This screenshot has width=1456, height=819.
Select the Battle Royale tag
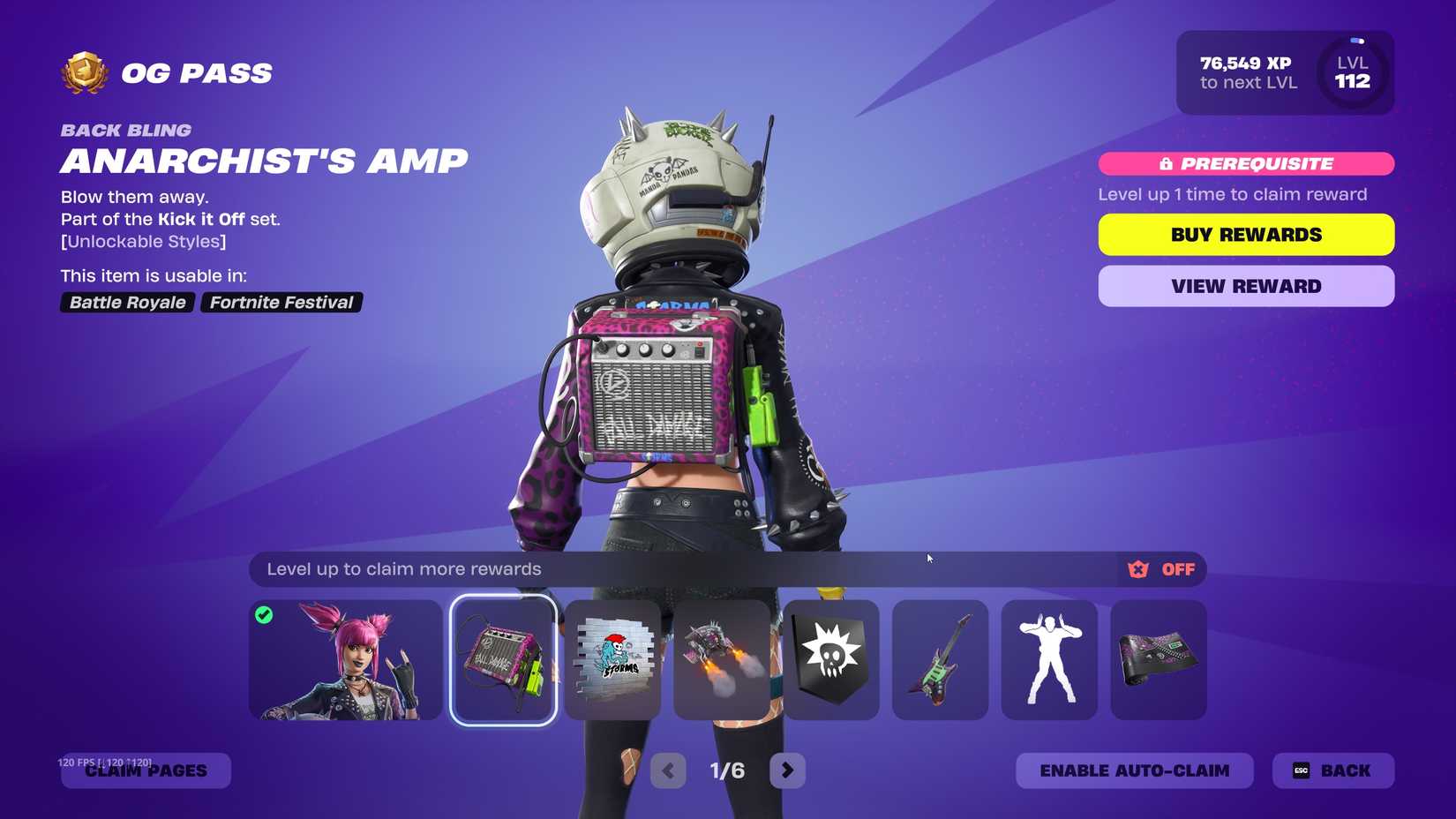tap(126, 303)
